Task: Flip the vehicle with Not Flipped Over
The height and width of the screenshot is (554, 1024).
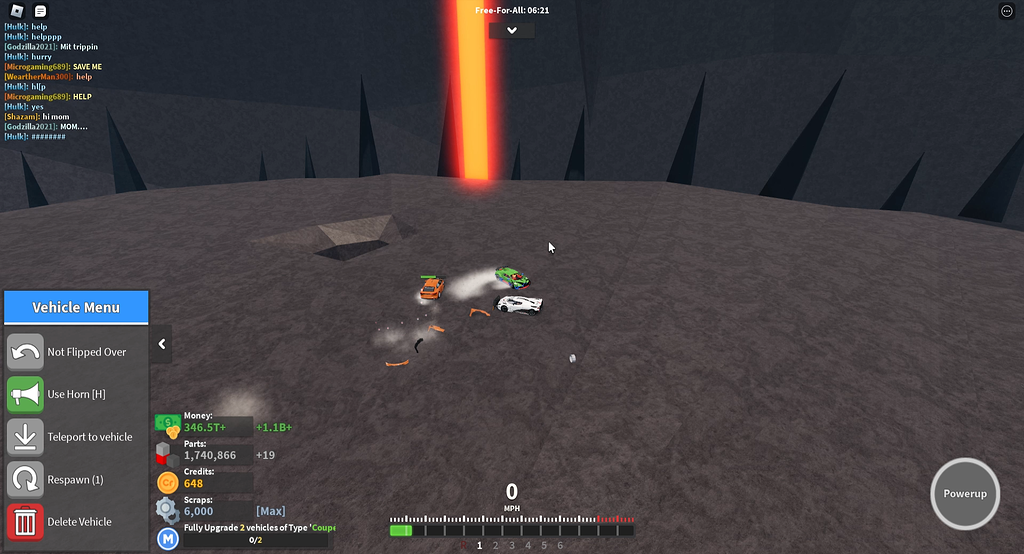Action: click(x=26, y=352)
